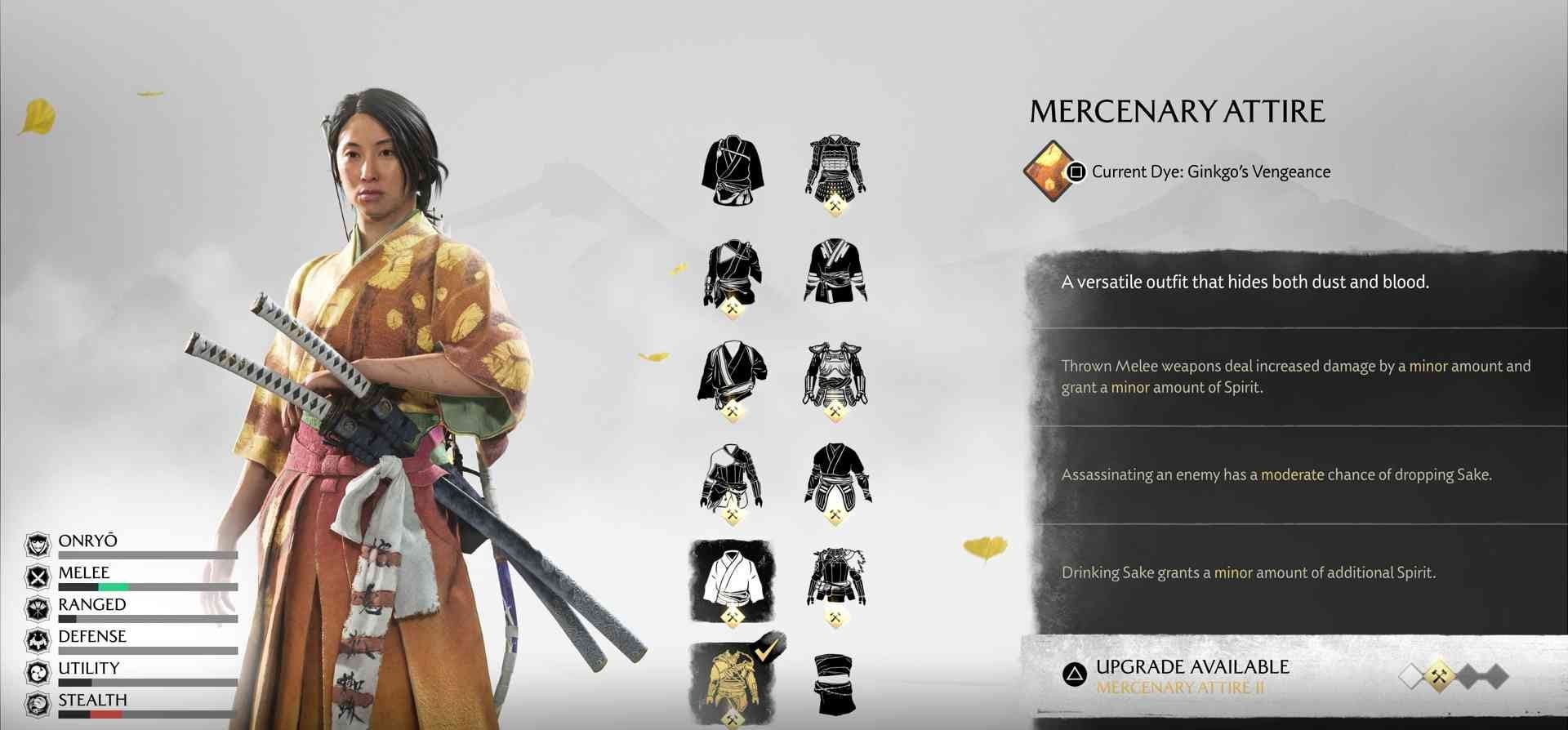The image size is (1568, 730).
Task: Select the white kimono outfit icon
Action: (x=732, y=579)
